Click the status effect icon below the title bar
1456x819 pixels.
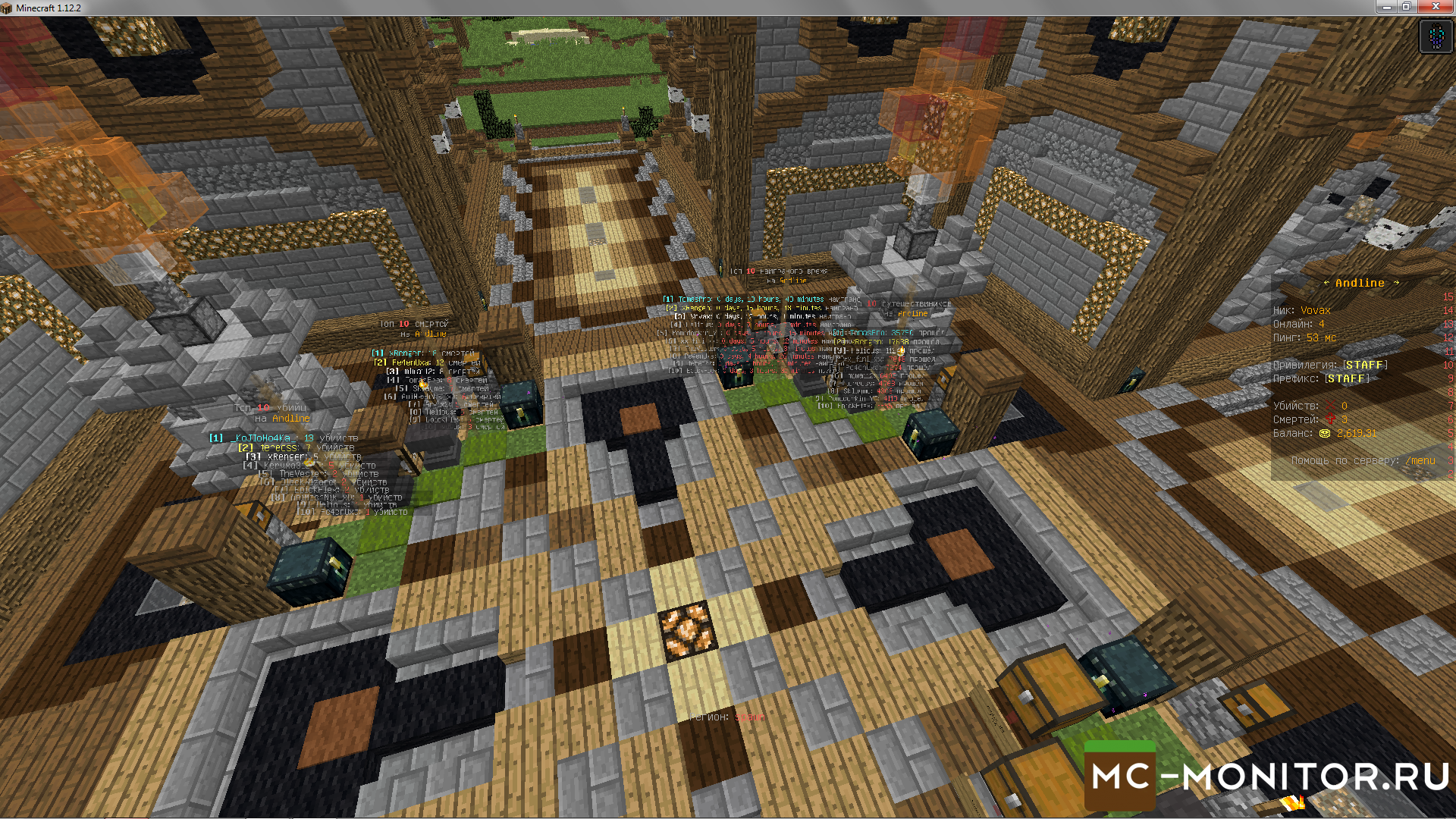(x=1436, y=36)
